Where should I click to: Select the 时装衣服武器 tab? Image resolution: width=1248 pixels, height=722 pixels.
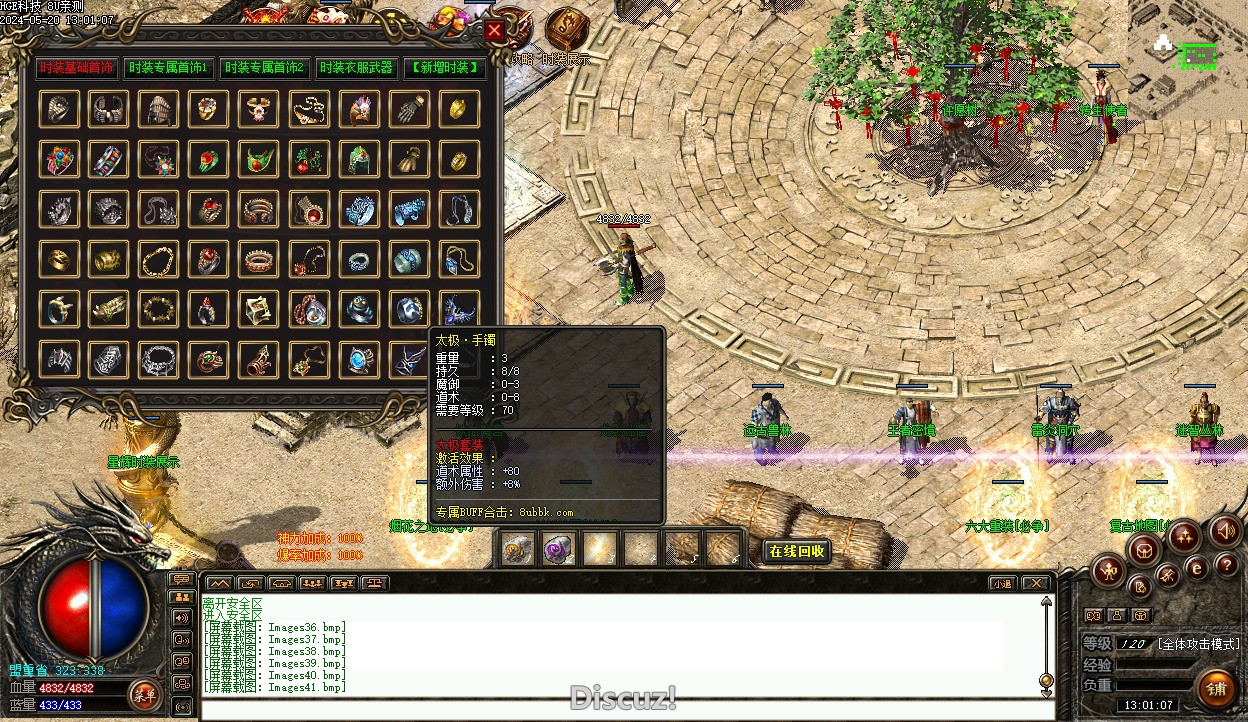click(356, 68)
